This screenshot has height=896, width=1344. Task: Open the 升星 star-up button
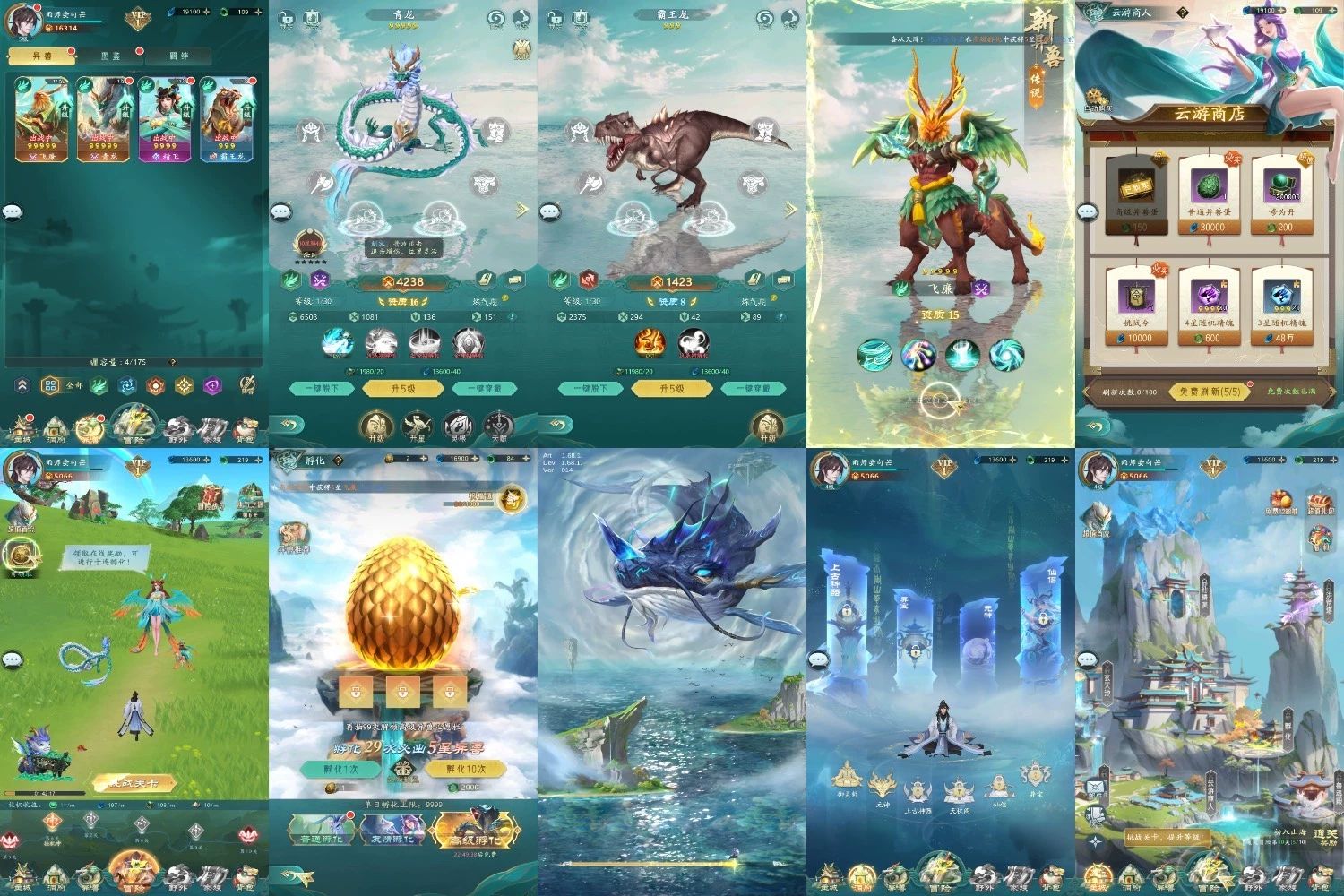pyautogui.click(x=416, y=426)
